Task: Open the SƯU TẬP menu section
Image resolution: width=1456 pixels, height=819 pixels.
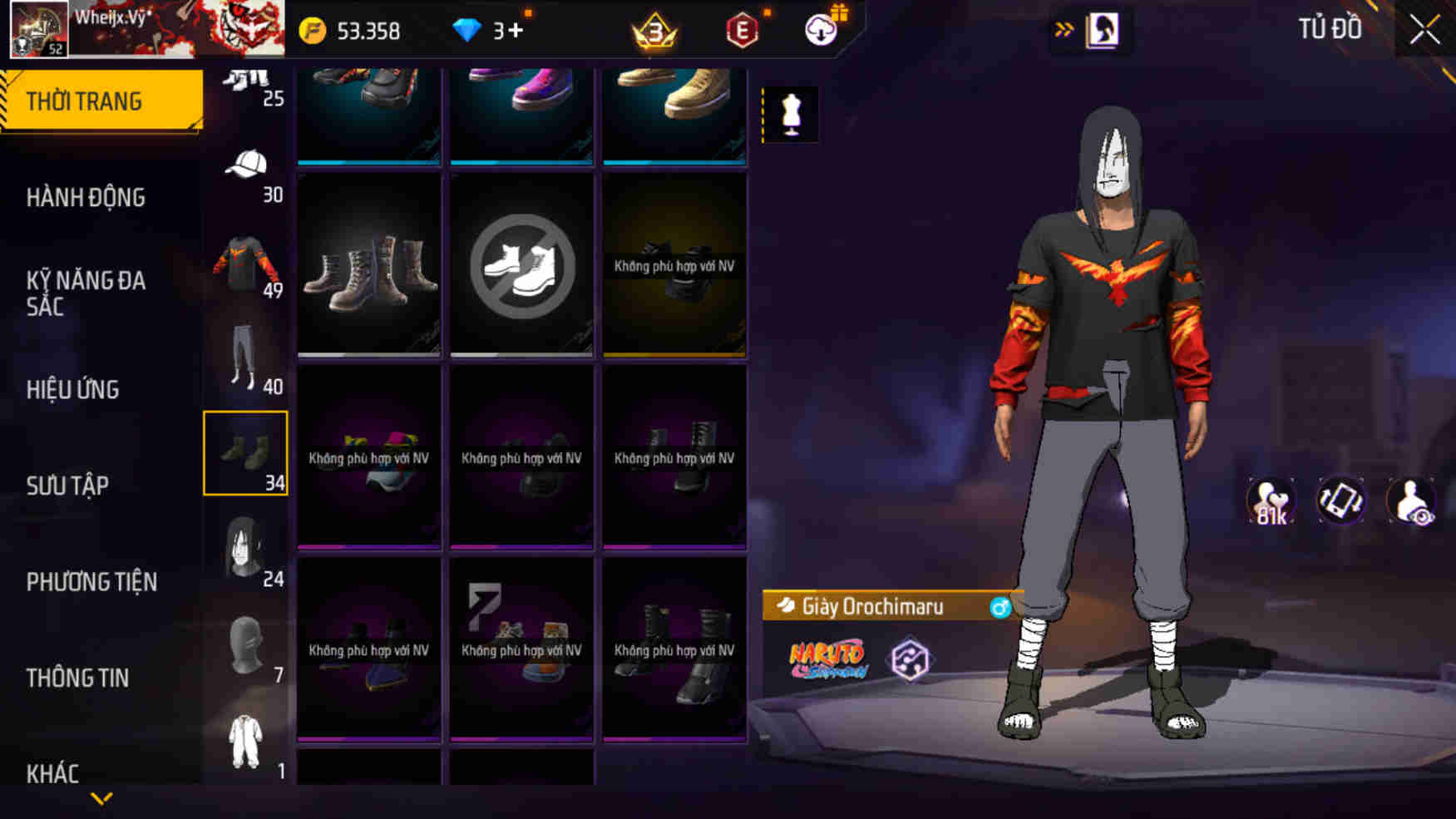Action: coord(69,485)
